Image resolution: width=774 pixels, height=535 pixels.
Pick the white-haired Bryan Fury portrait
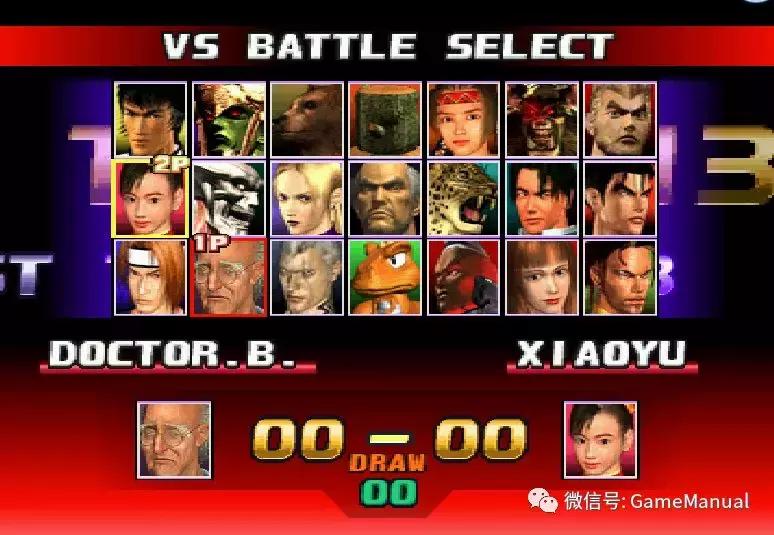pyautogui.click(x=229, y=198)
